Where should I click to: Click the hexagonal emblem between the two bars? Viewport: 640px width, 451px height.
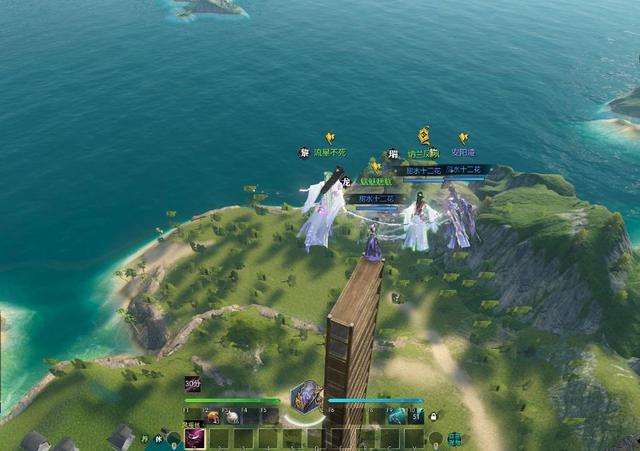pyautogui.click(x=305, y=396)
